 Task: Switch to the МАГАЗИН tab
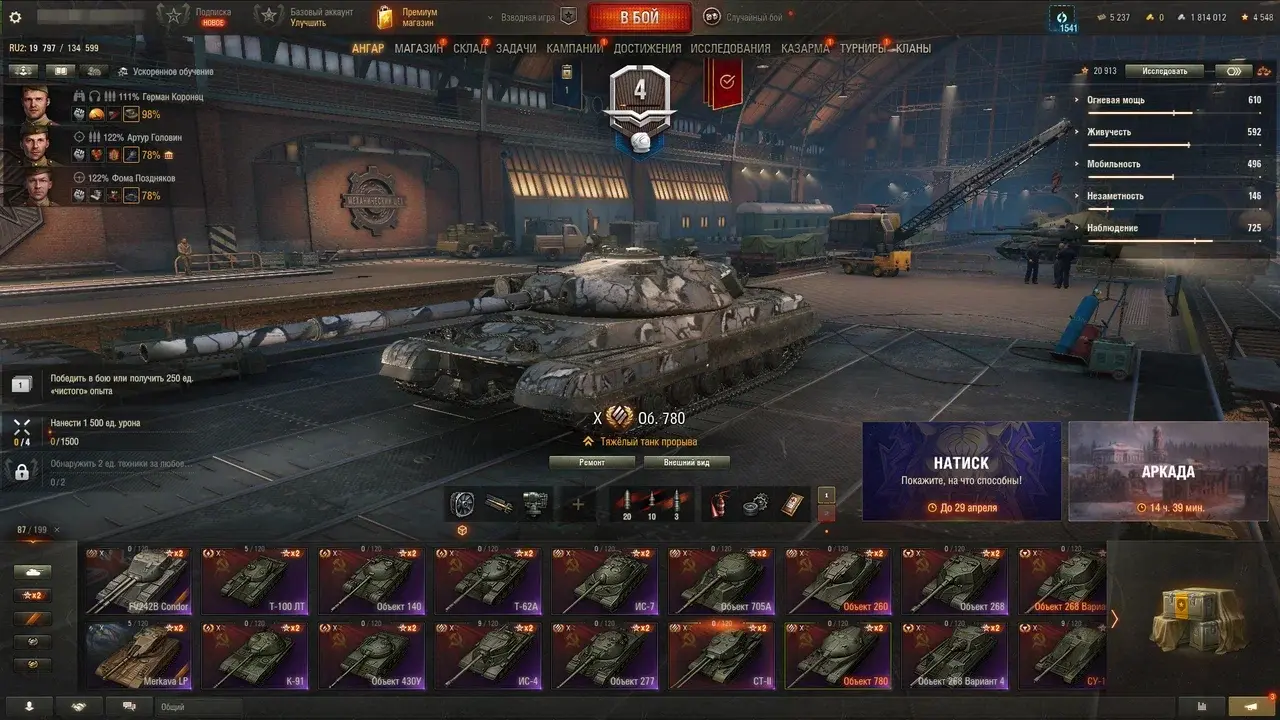click(x=418, y=48)
